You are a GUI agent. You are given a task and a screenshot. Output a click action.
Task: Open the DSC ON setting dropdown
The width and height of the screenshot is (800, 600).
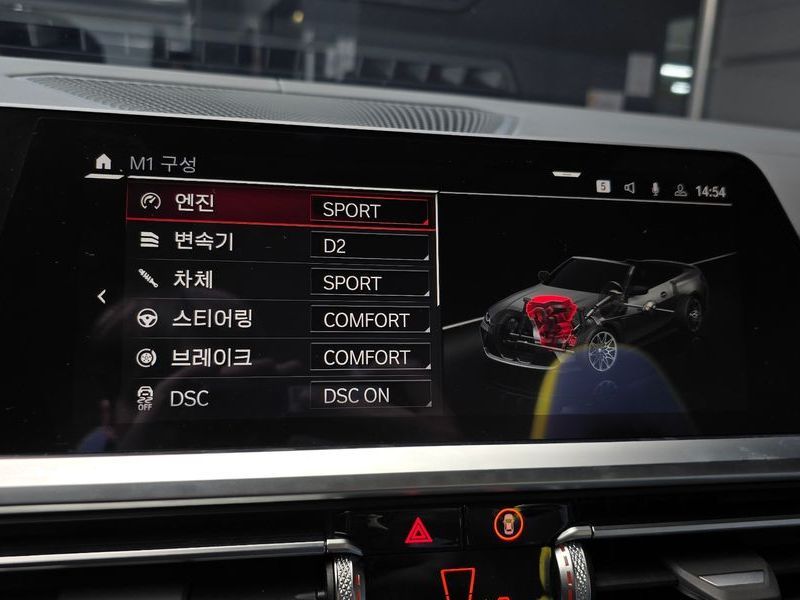[x=369, y=395]
